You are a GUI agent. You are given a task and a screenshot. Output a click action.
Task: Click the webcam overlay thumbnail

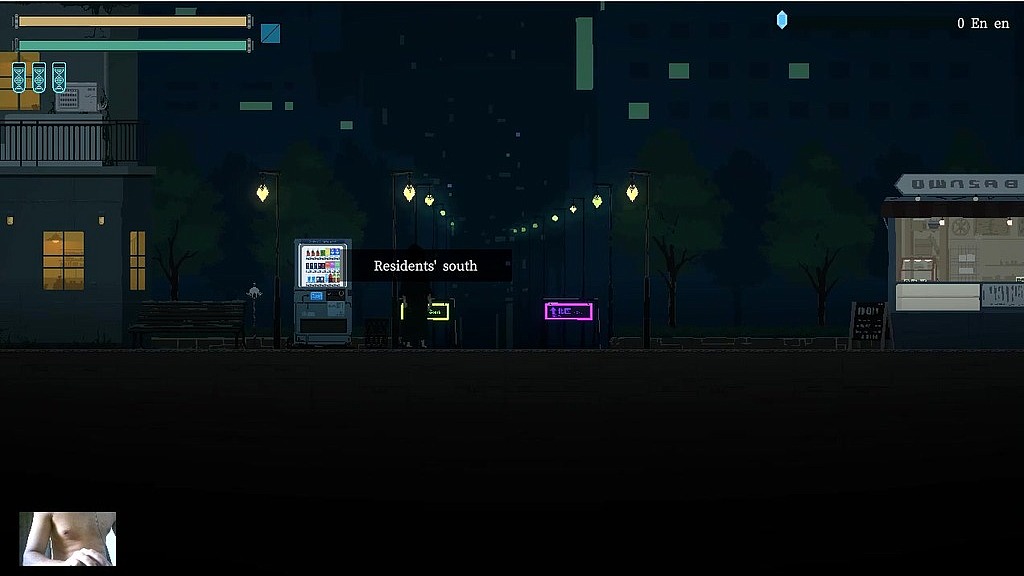click(x=68, y=539)
